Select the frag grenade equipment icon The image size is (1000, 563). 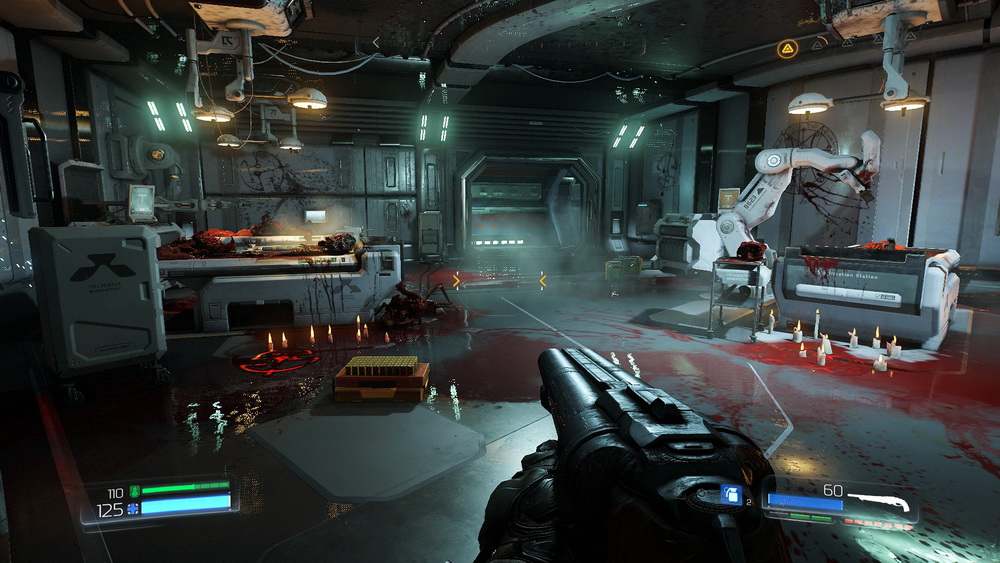tap(731, 493)
